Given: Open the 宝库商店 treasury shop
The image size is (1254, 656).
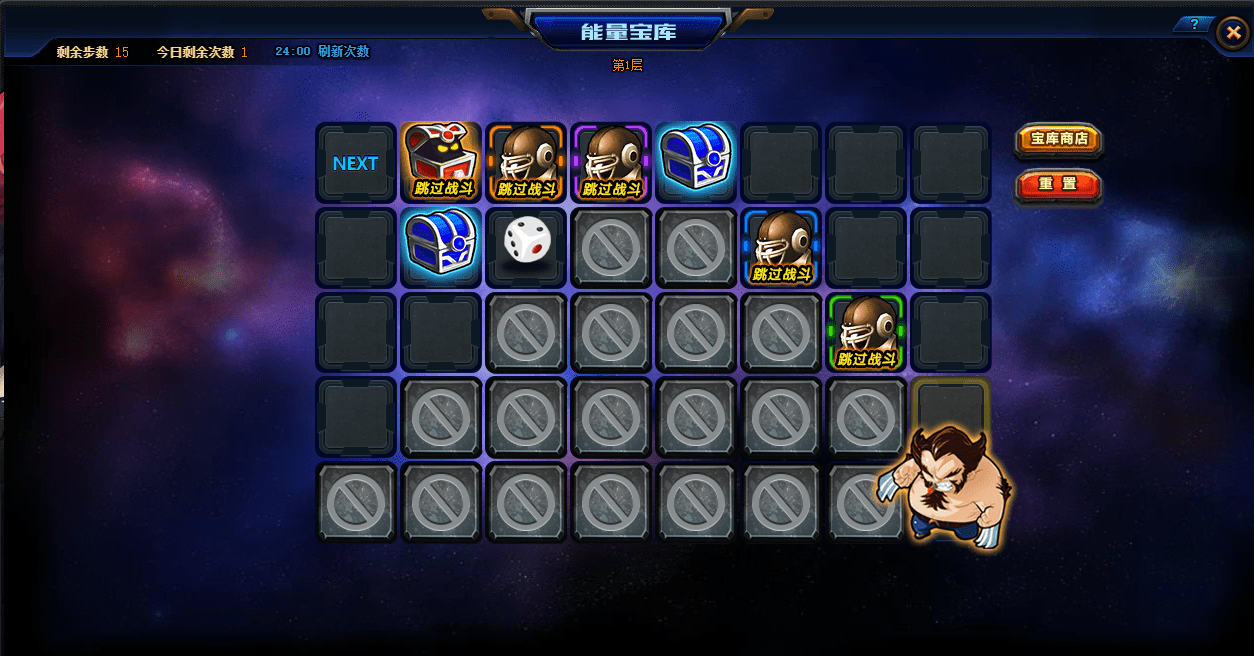Looking at the screenshot, I should [x=1059, y=139].
